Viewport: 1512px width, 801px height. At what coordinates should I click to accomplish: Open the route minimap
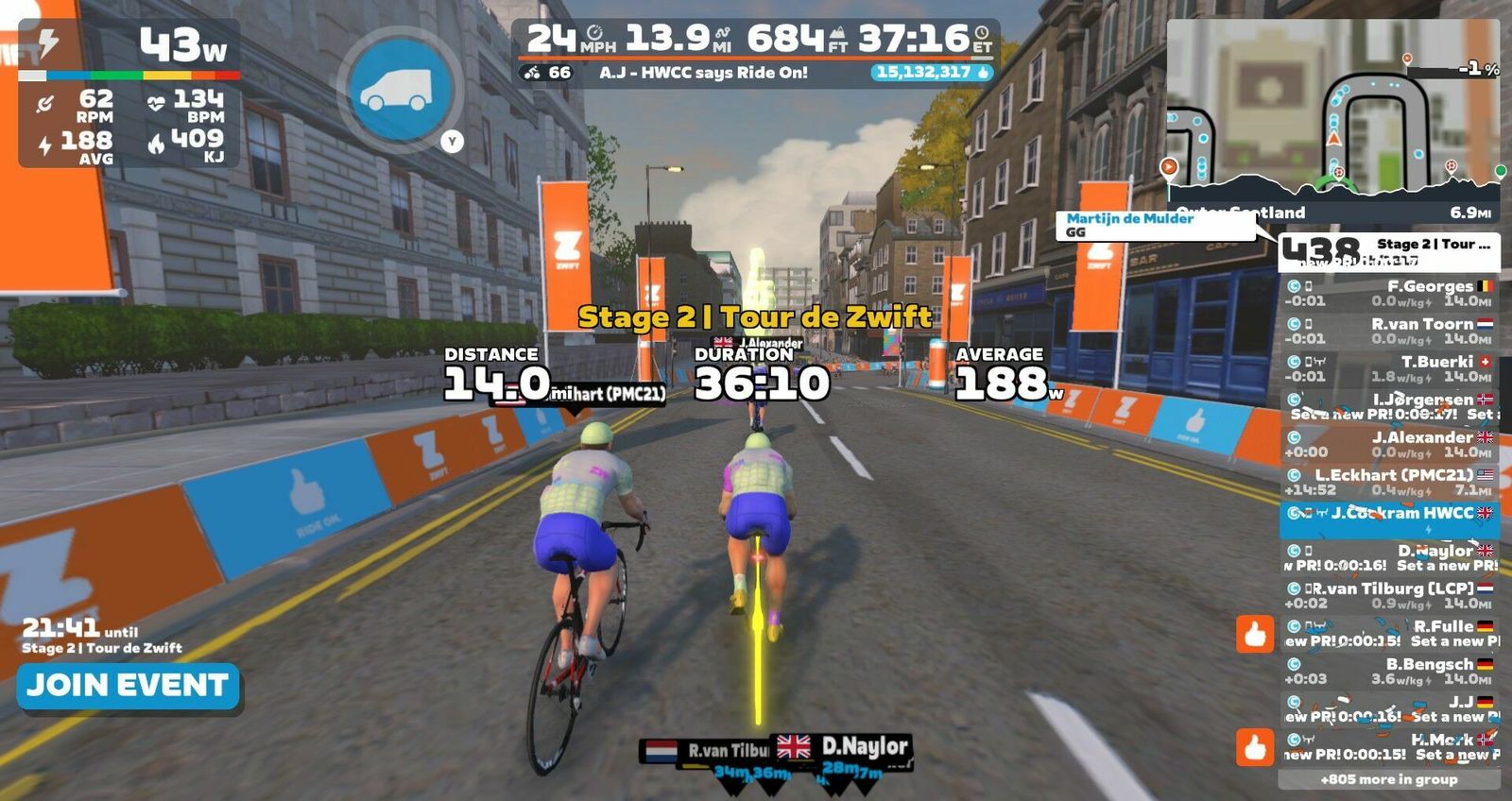(1332, 111)
